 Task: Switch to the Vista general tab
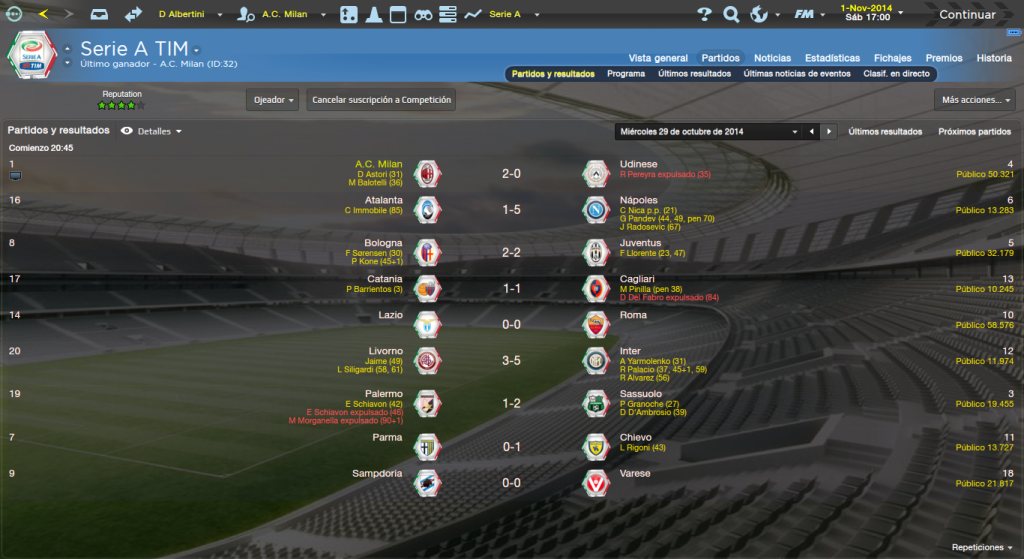658,58
